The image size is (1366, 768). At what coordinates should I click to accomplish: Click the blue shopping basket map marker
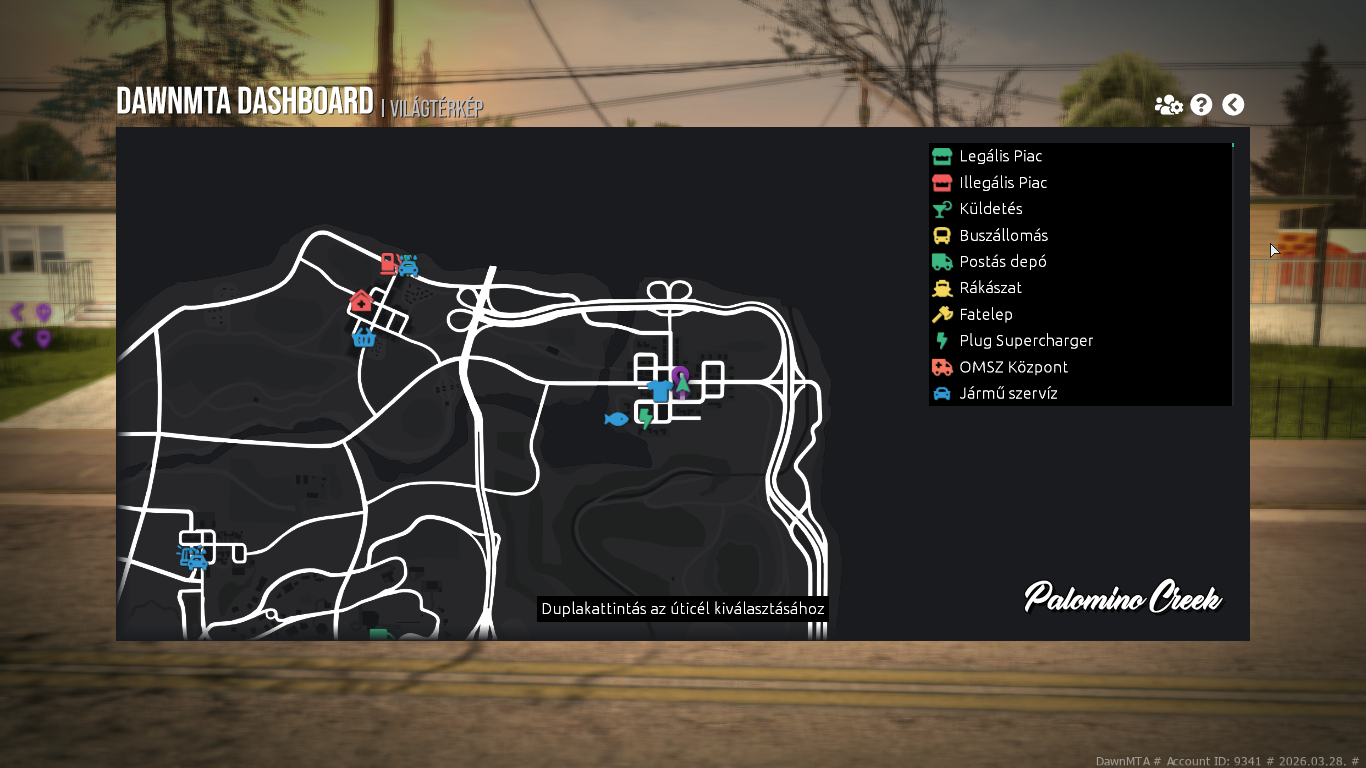(364, 338)
